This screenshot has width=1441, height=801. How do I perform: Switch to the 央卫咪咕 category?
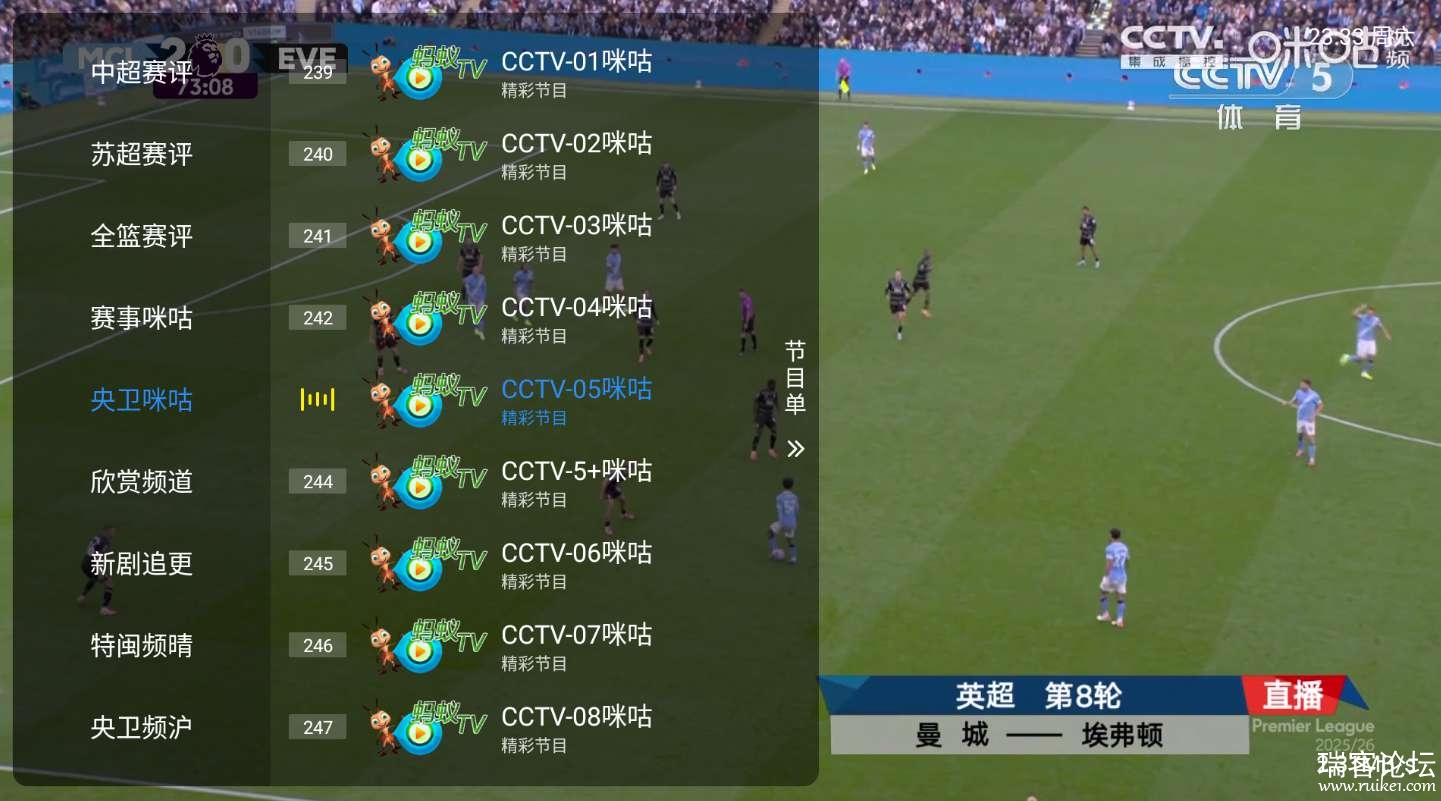140,399
